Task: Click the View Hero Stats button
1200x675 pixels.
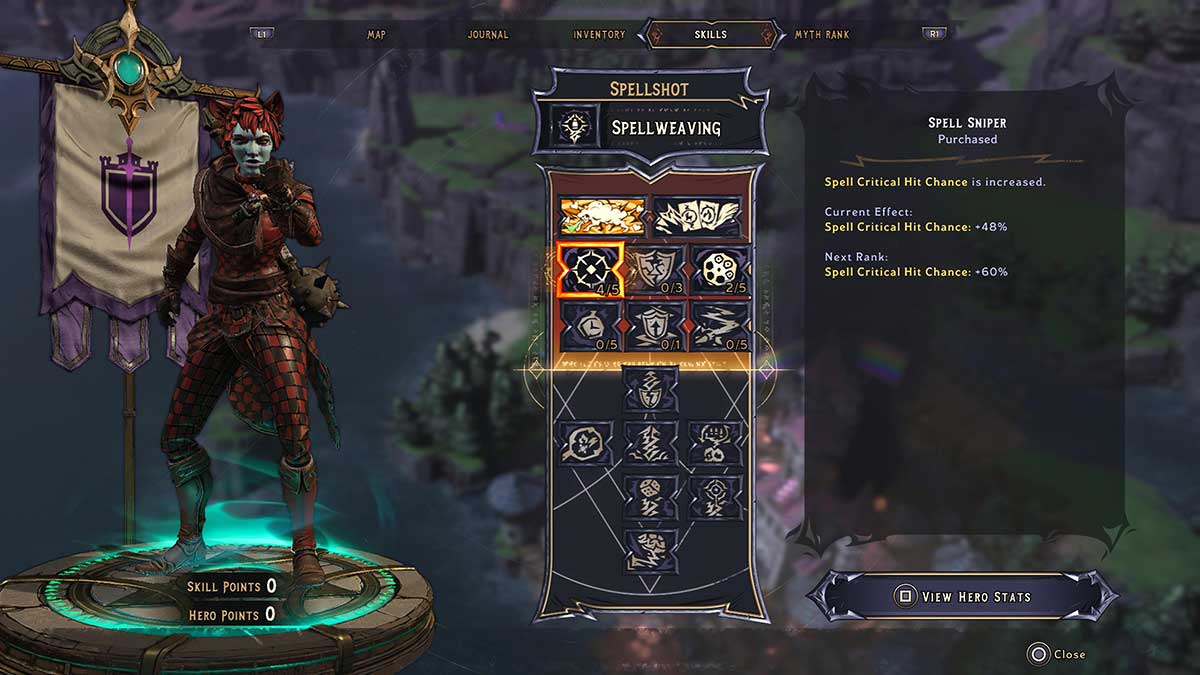Action: pyautogui.click(x=962, y=597)
